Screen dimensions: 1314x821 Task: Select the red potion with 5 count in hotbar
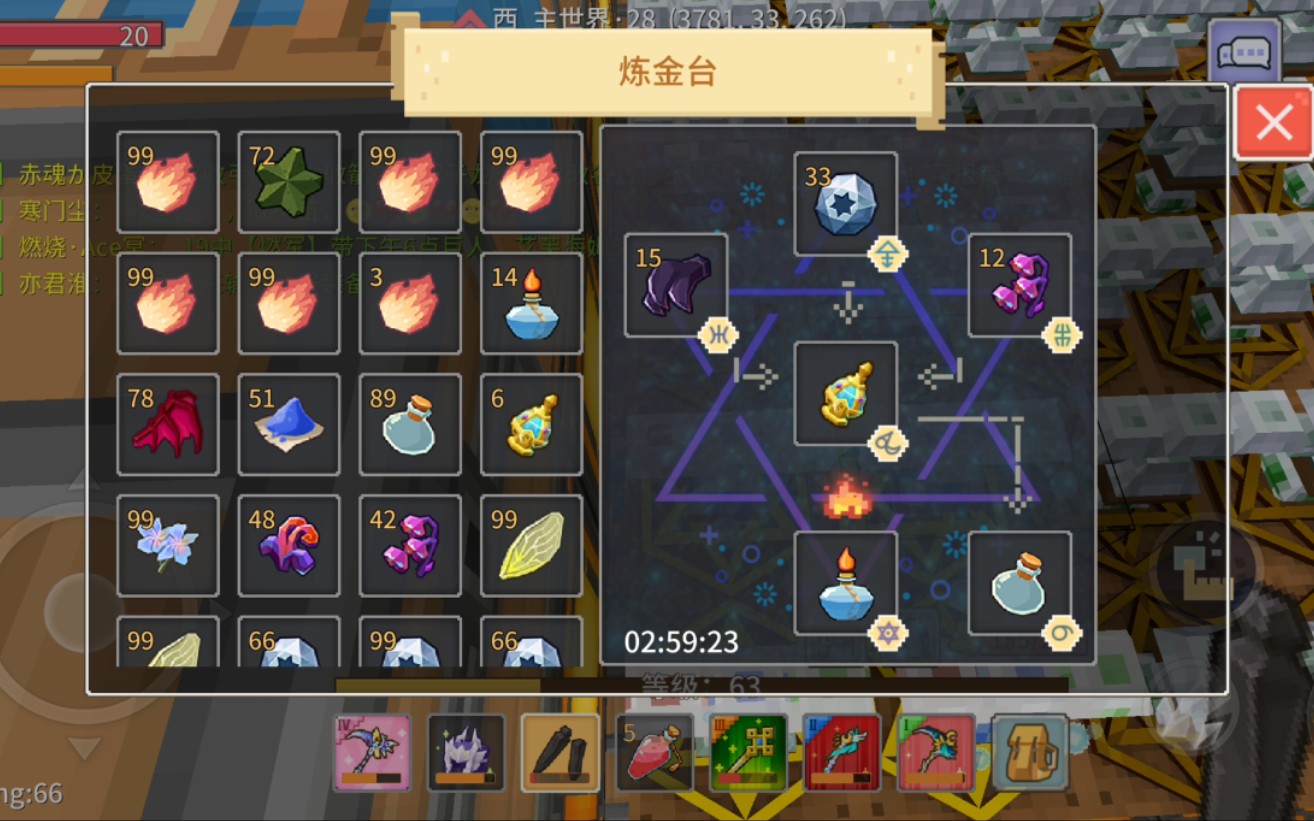(653, 751)
